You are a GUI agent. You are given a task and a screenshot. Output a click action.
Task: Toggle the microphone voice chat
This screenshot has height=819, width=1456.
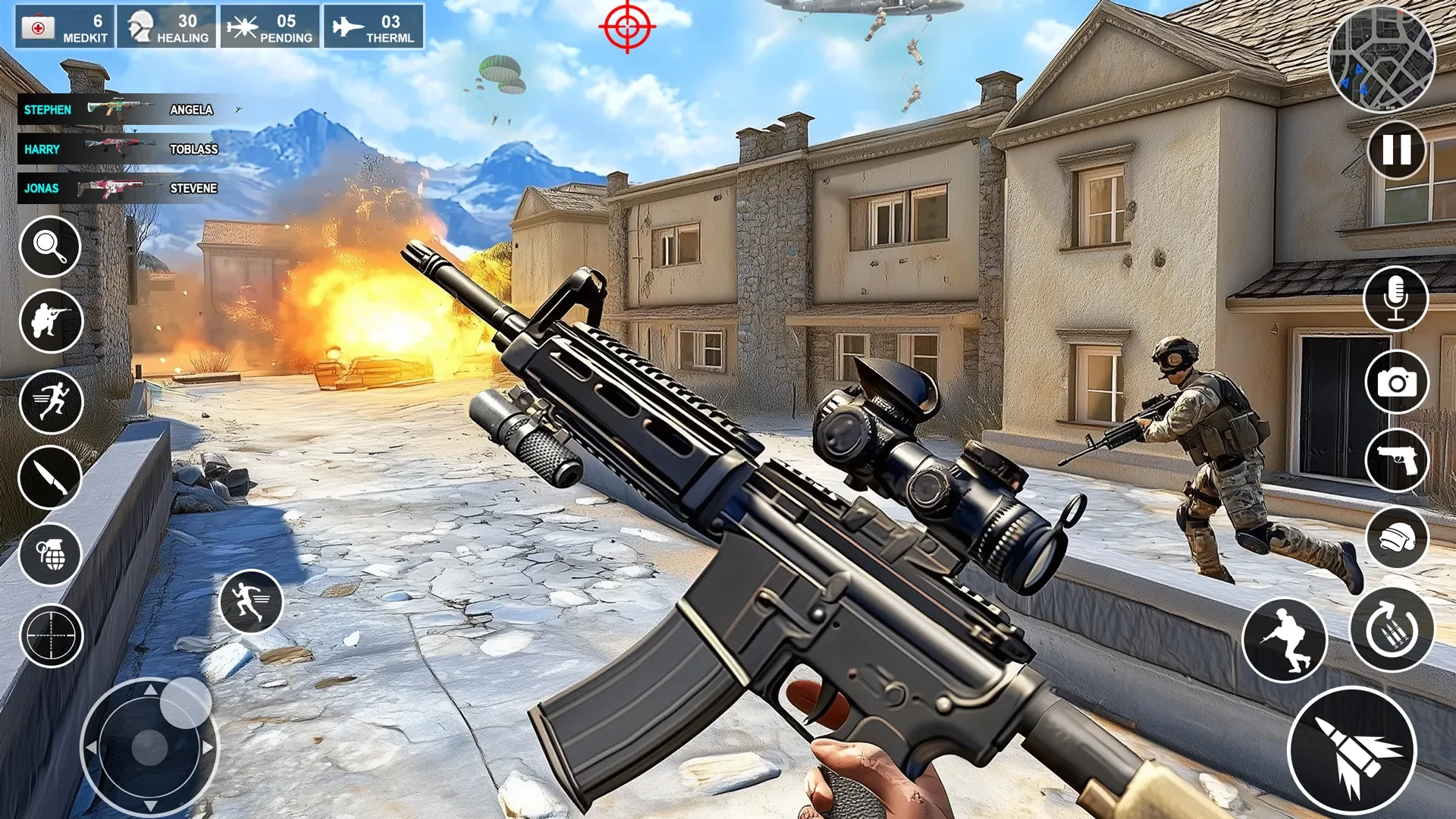pos(1395,299)
